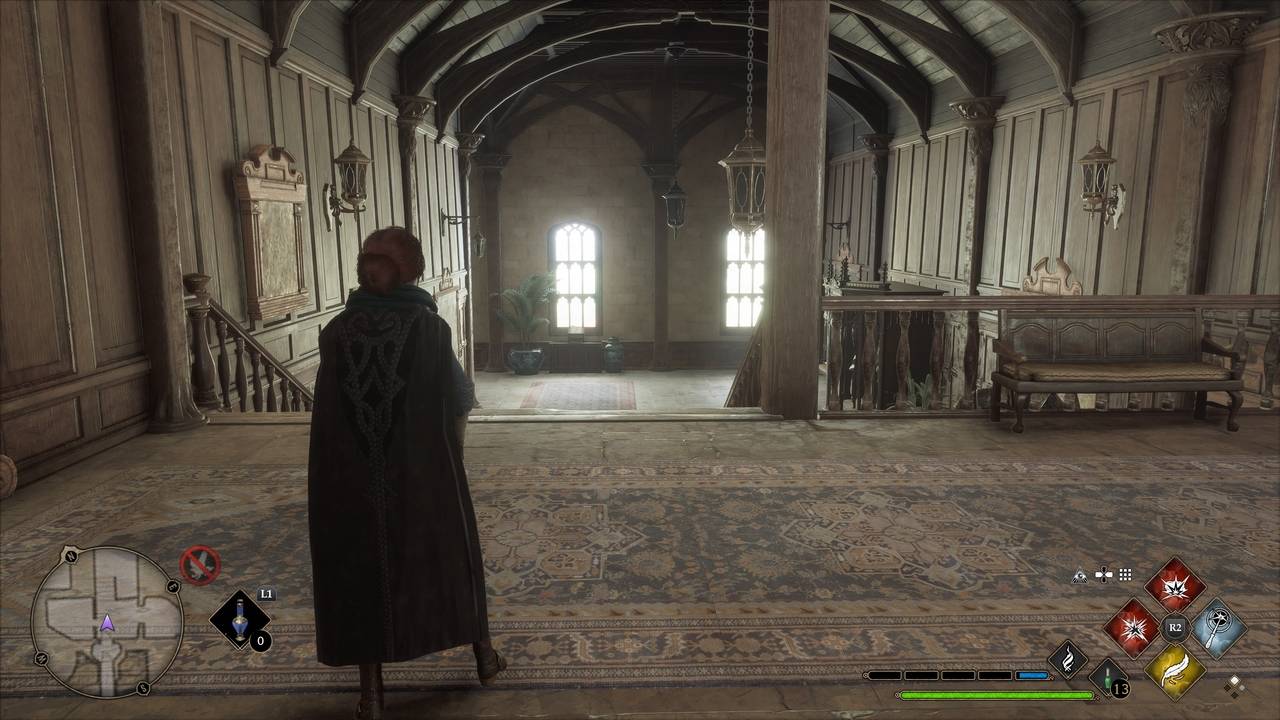Select the nine-dot grid icon
1280x720 pixels.
[x=1125, y=575]
